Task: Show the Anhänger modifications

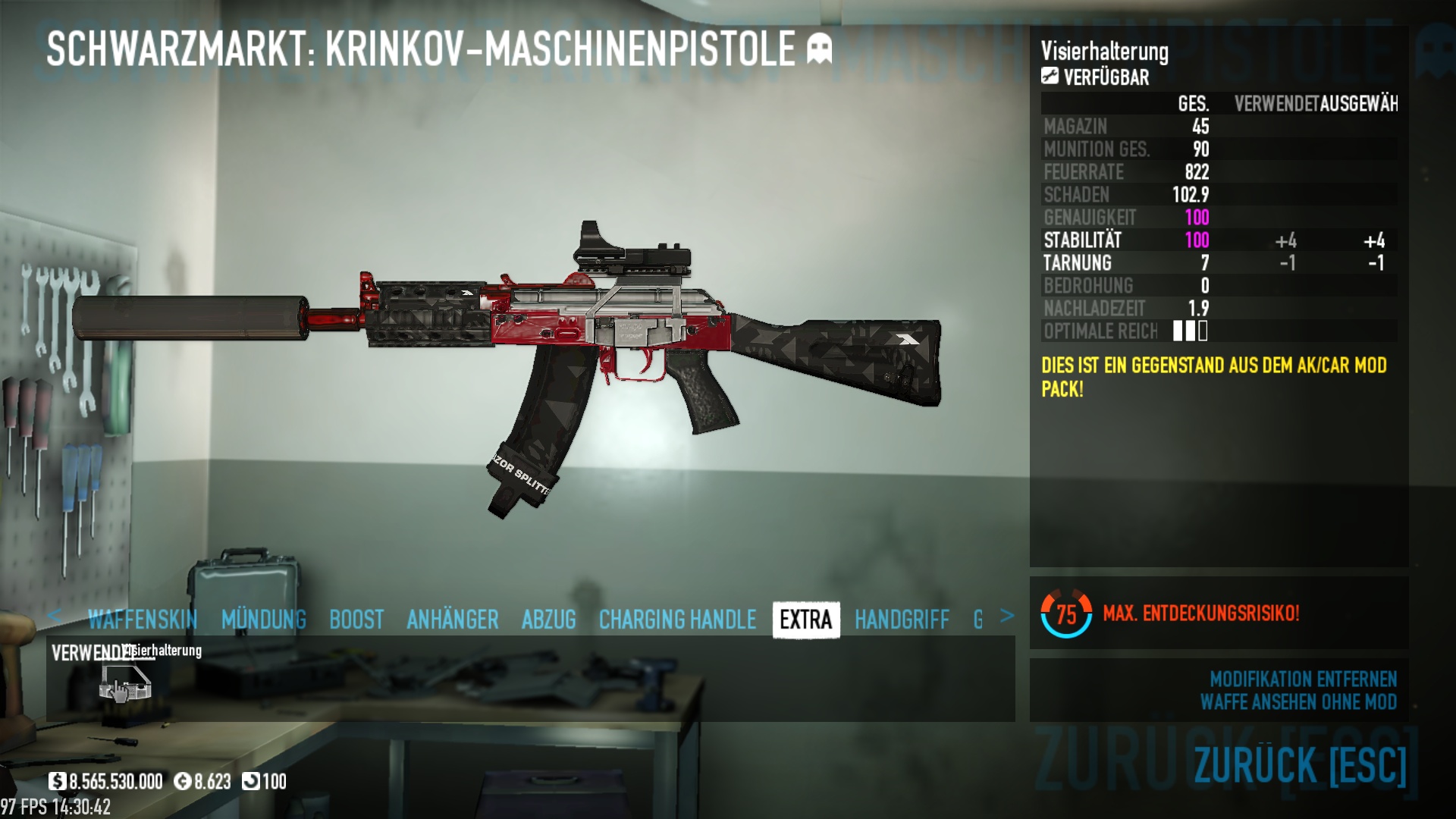Action: [x=452, y=620]
